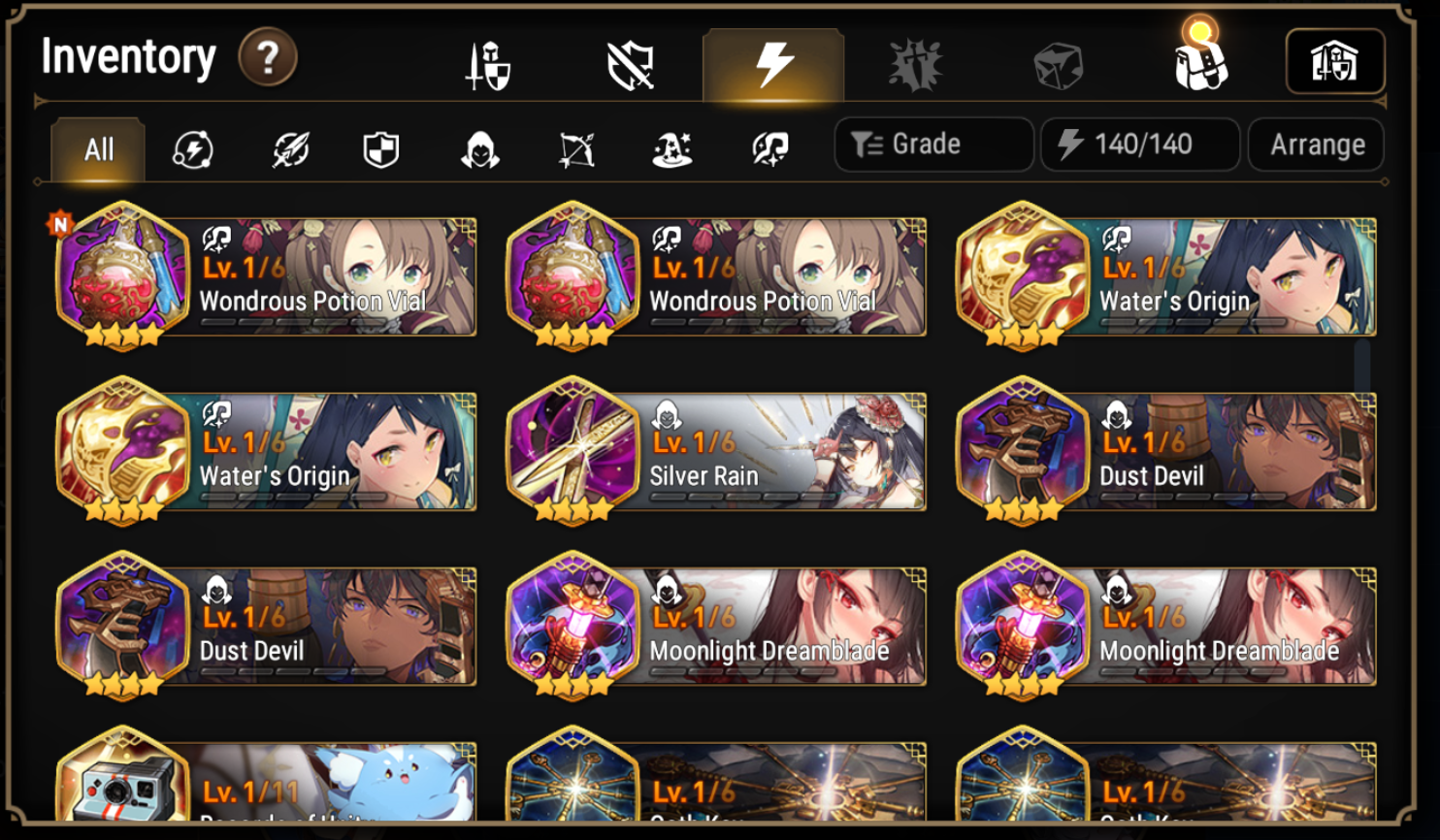This screenshot has width=1440, height=840.
Task: Click the storage building icon top right
Action: [x=1335, y=62]
